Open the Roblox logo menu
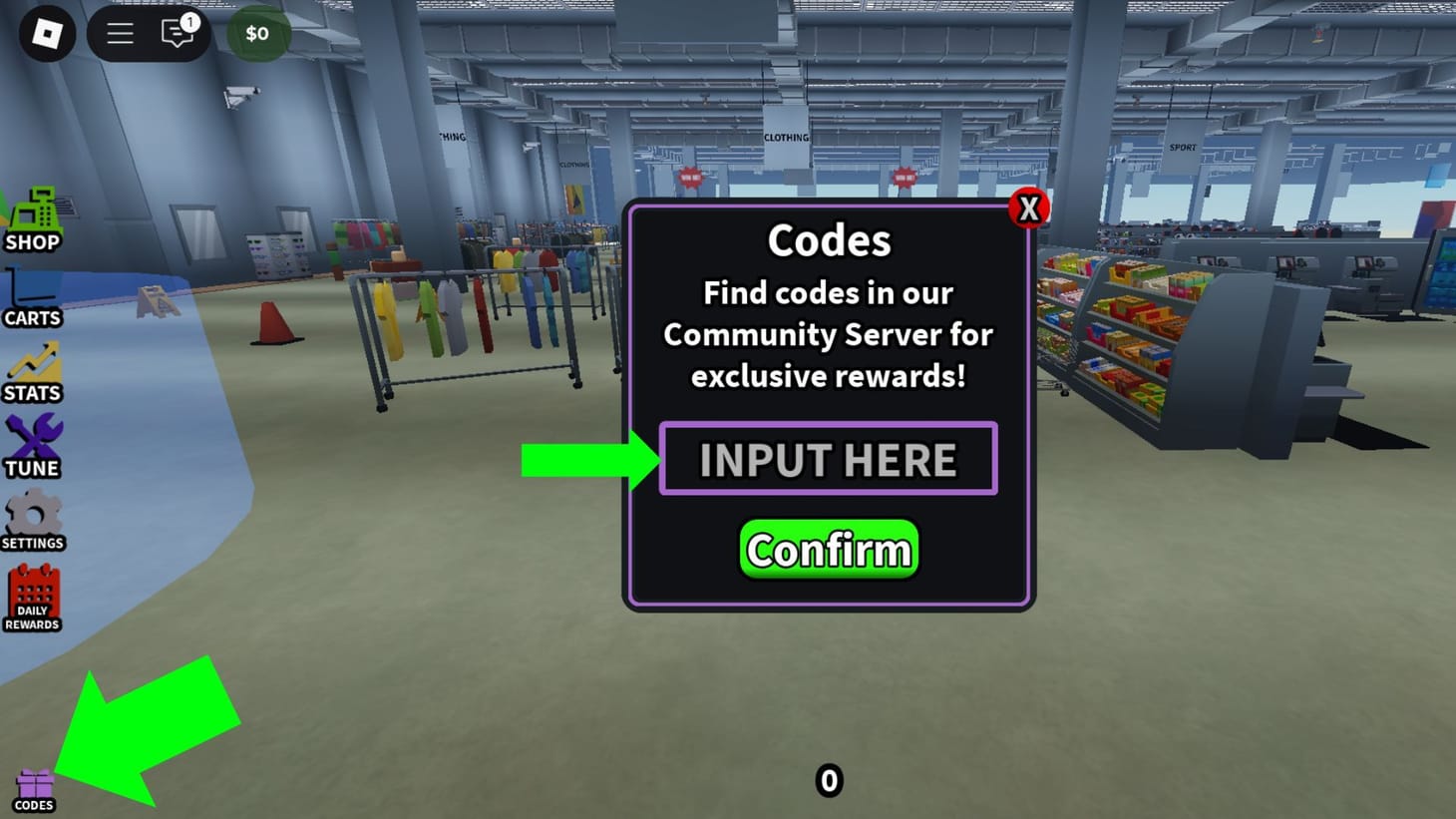 click(47, 34)
